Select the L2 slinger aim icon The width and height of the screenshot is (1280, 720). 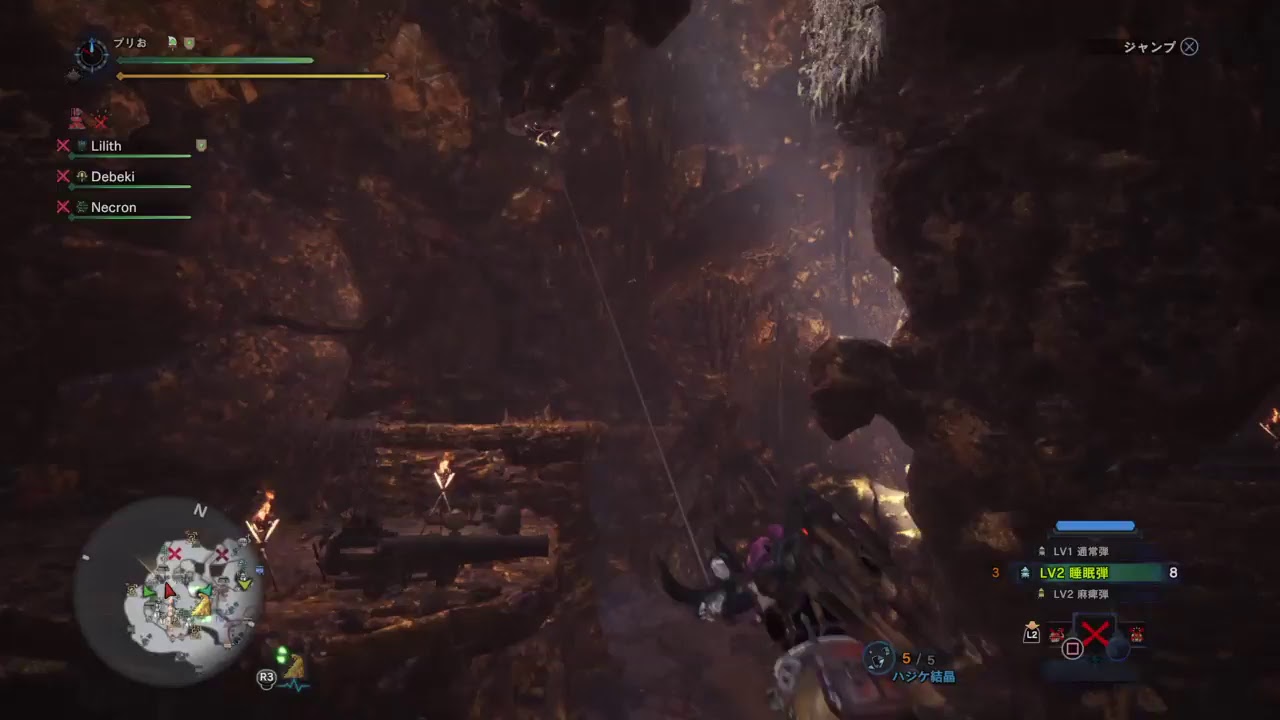1031,634
